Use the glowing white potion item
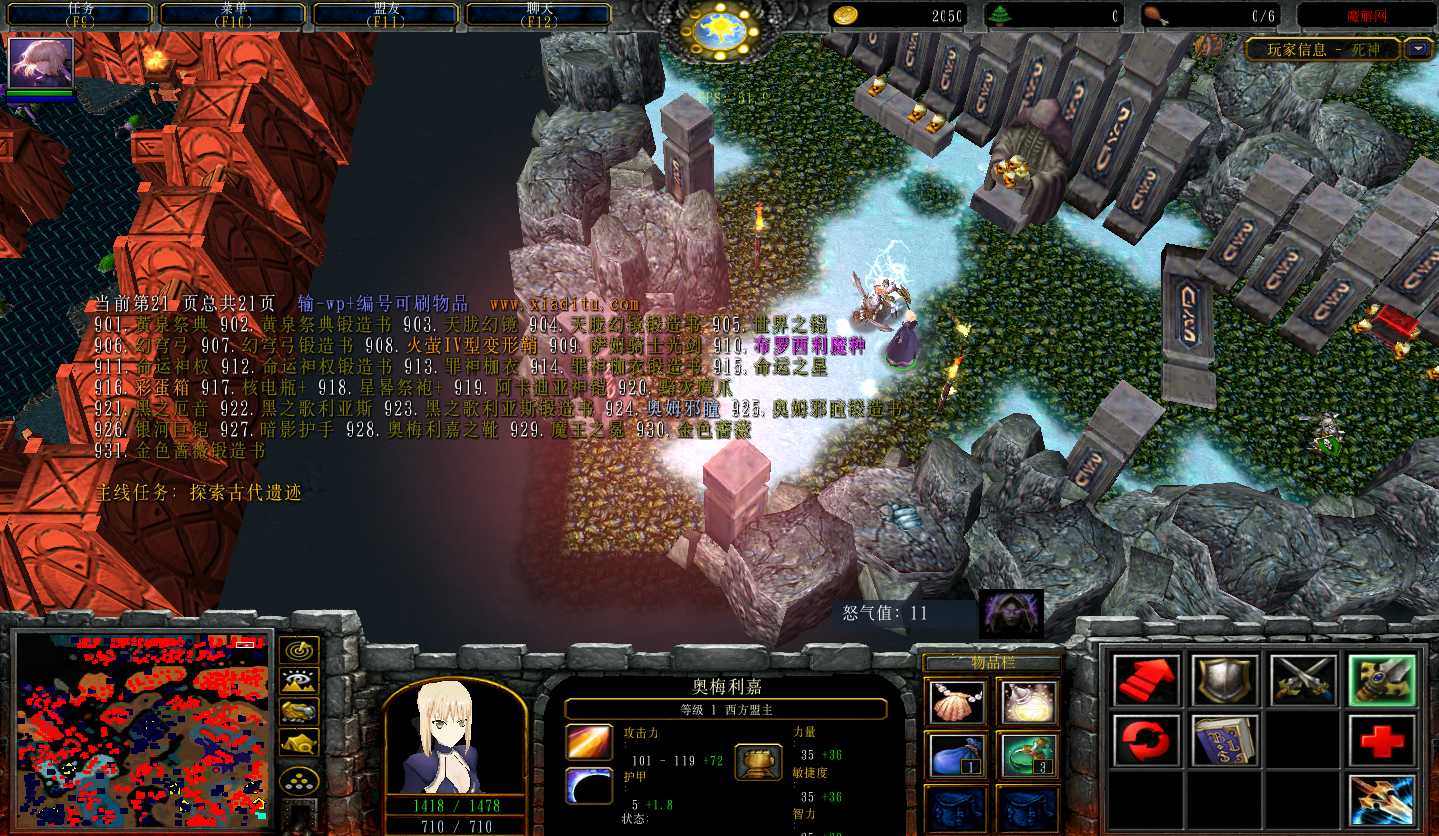 point(1027,702)
